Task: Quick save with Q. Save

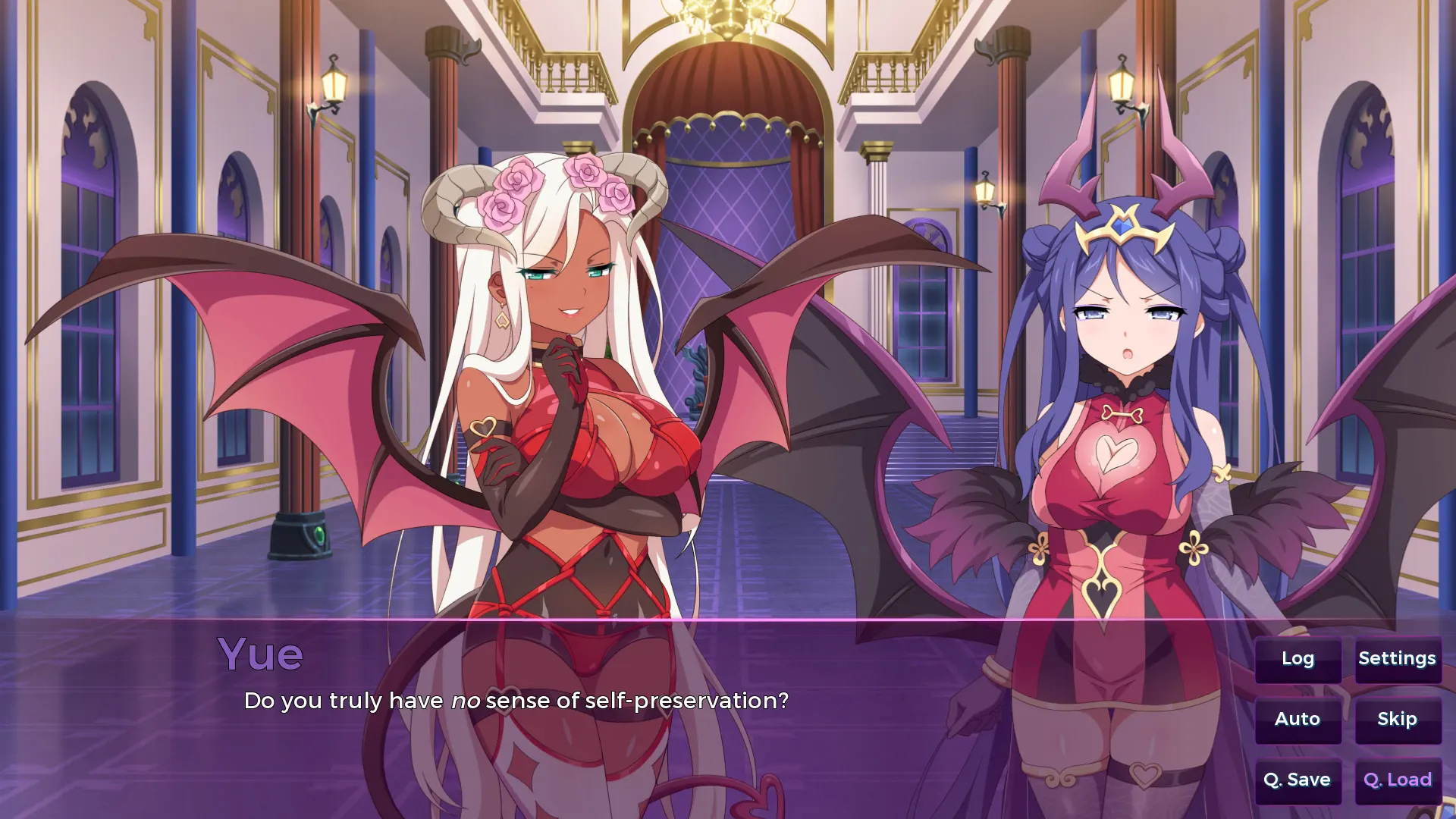Action: (x=1298, y=780)
